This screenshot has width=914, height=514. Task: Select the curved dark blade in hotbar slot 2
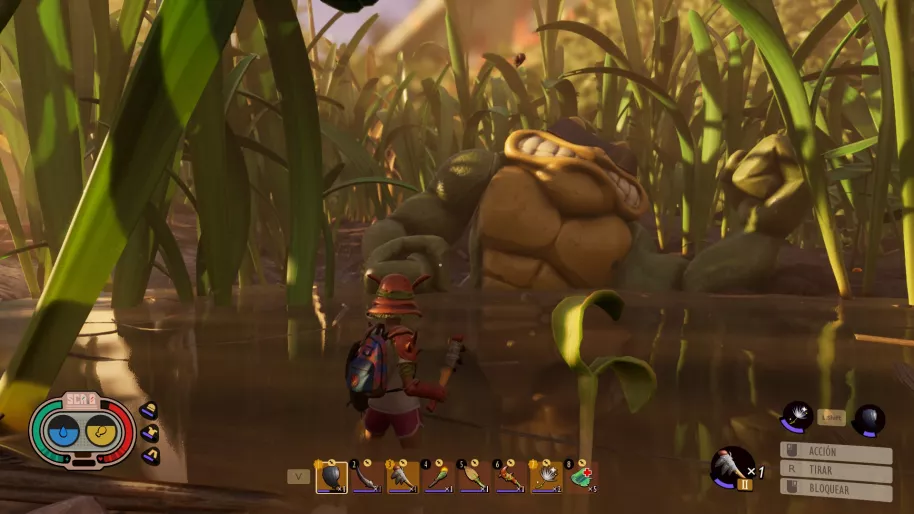coord(367,477)
